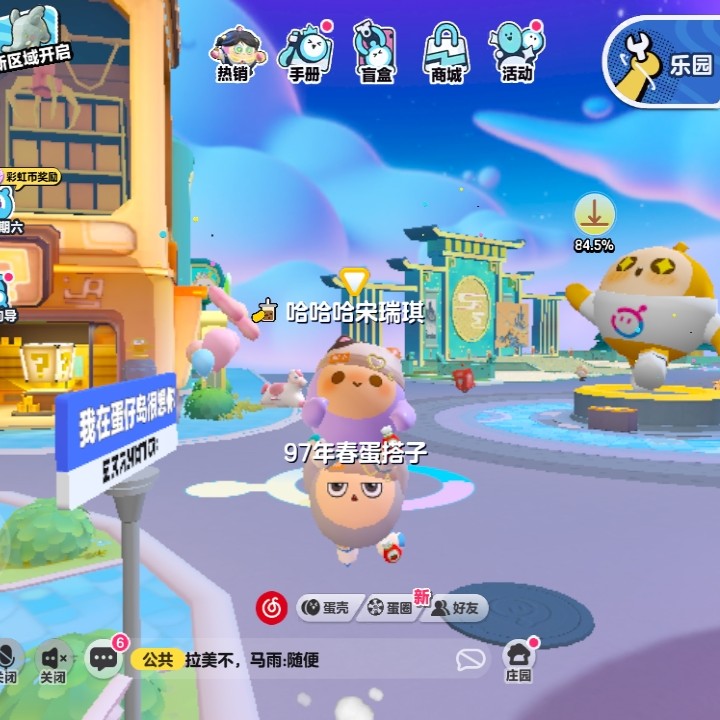Image resolution: width=720 pixels, height=720 pixels.
Task: Open the 手册 handbook
Action: click(304, 52)
